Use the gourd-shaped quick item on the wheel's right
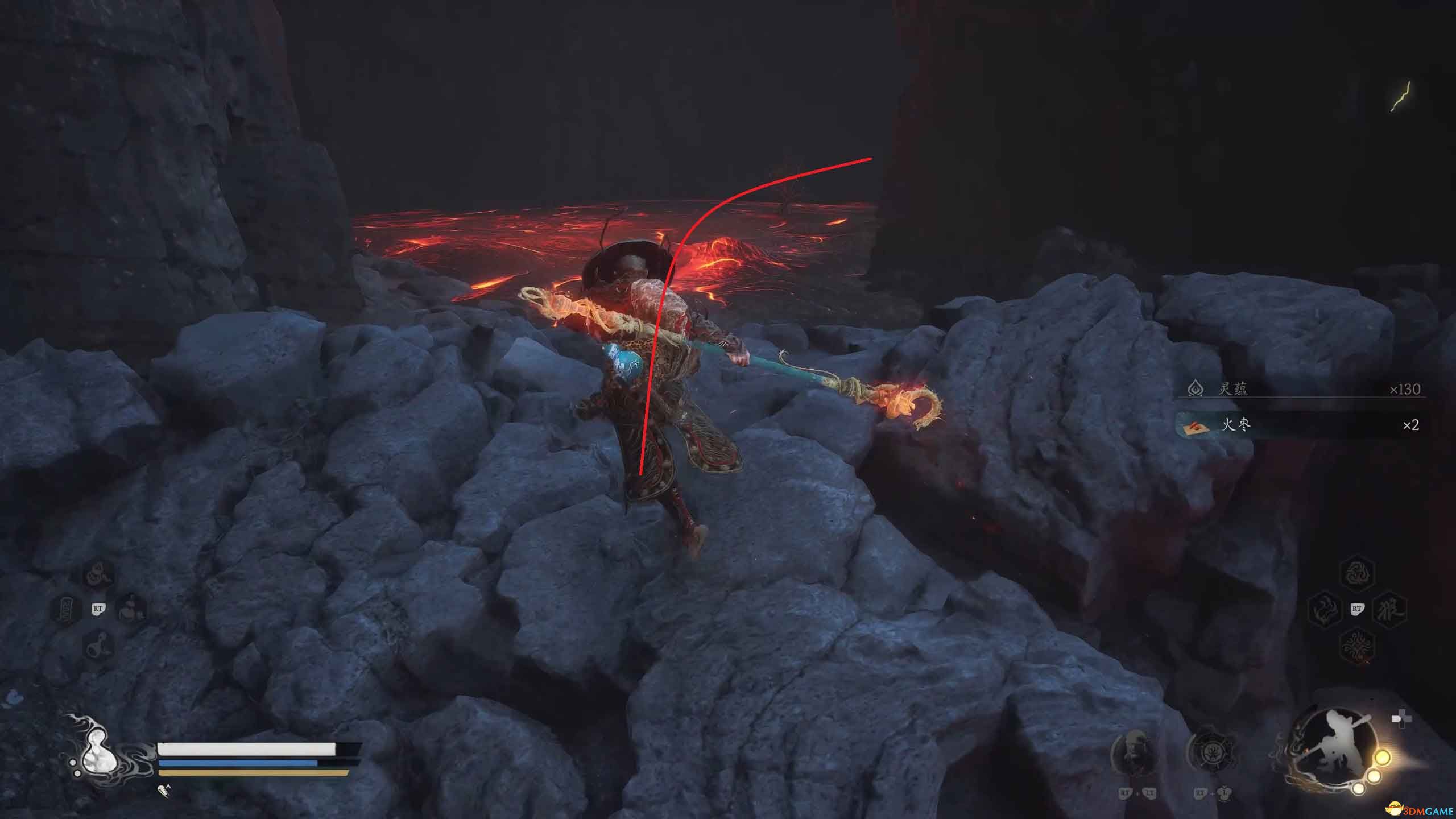This screenshot has width=1456, height=819. pyautogui.click(x=132, y=609)
